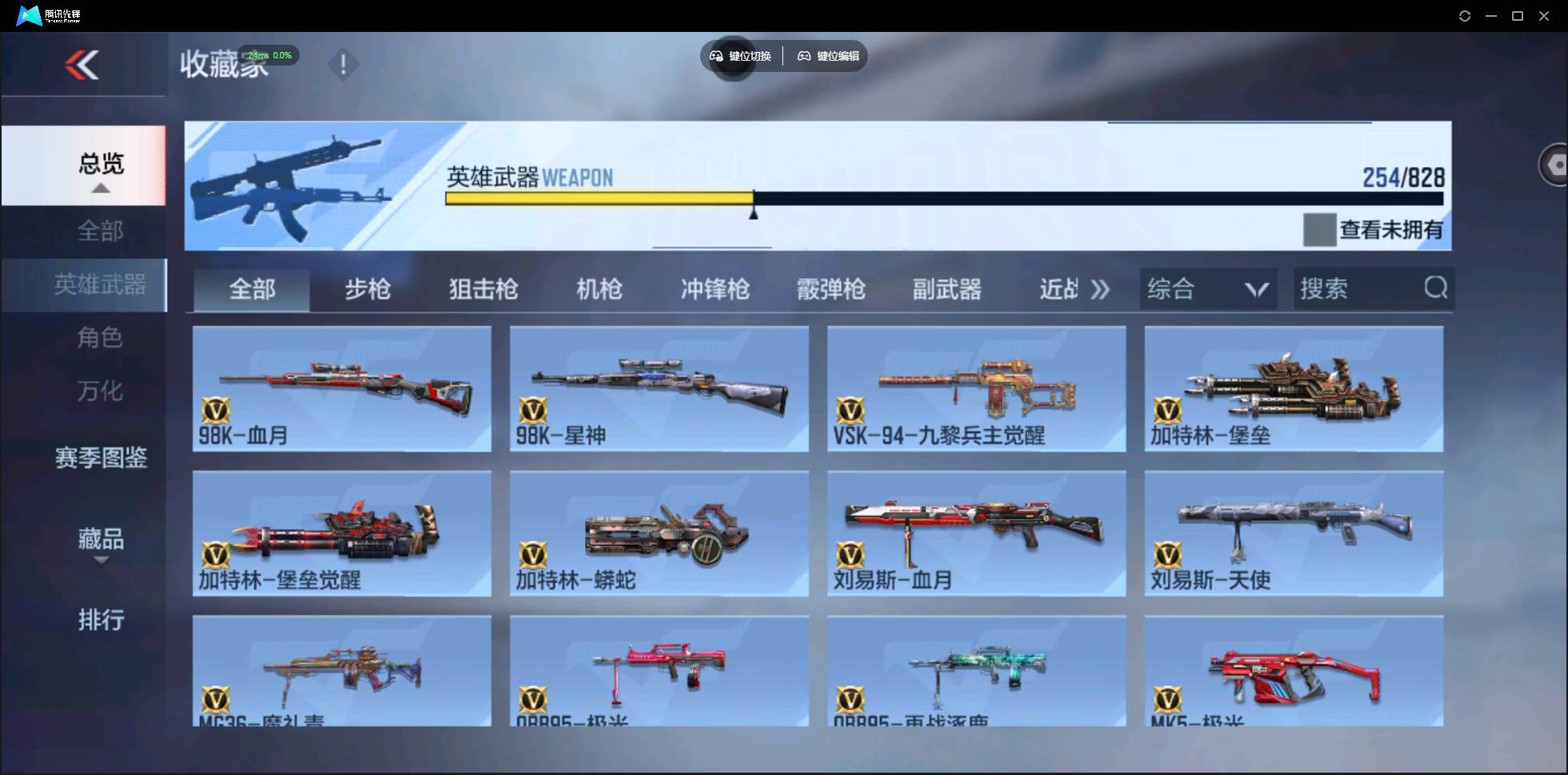Switch to the 冲锋枪 category tab
Screen dimensions: 1568x775
(x=715, y=289)
